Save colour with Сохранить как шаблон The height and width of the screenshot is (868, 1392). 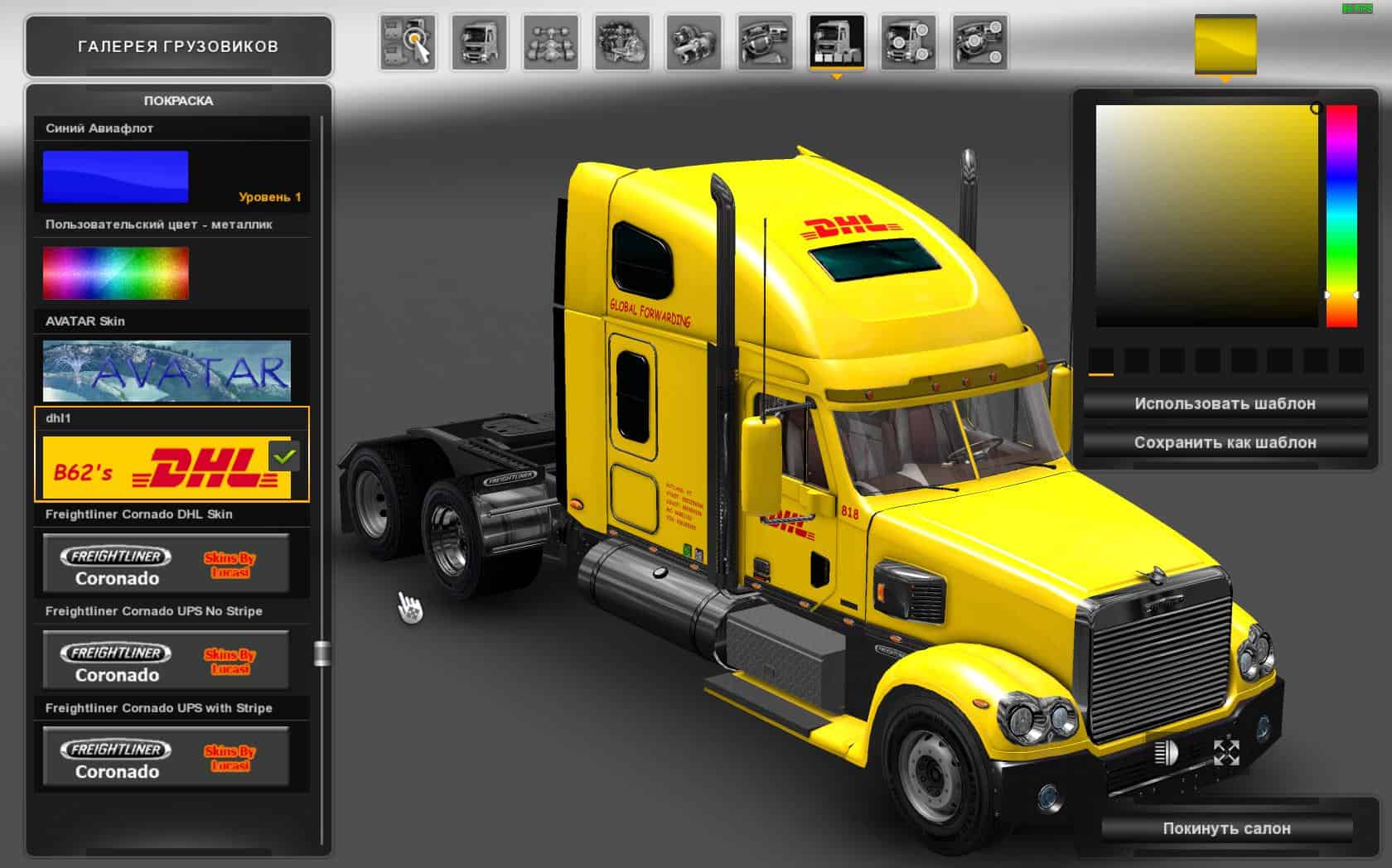[1225, 442]
